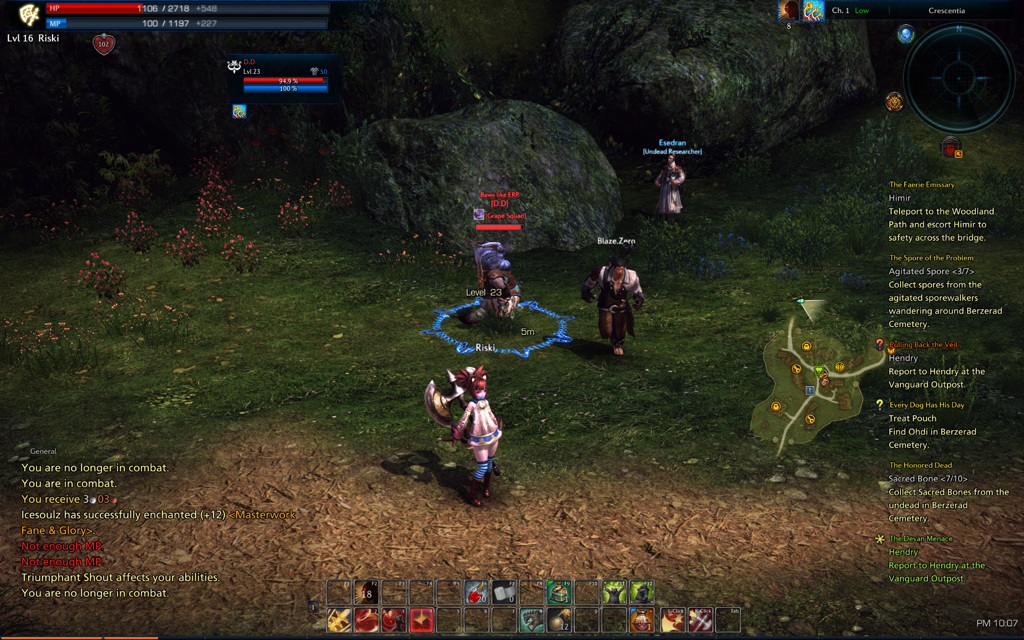Open The Honored Dead quest entry

click(x=920, y=465)
